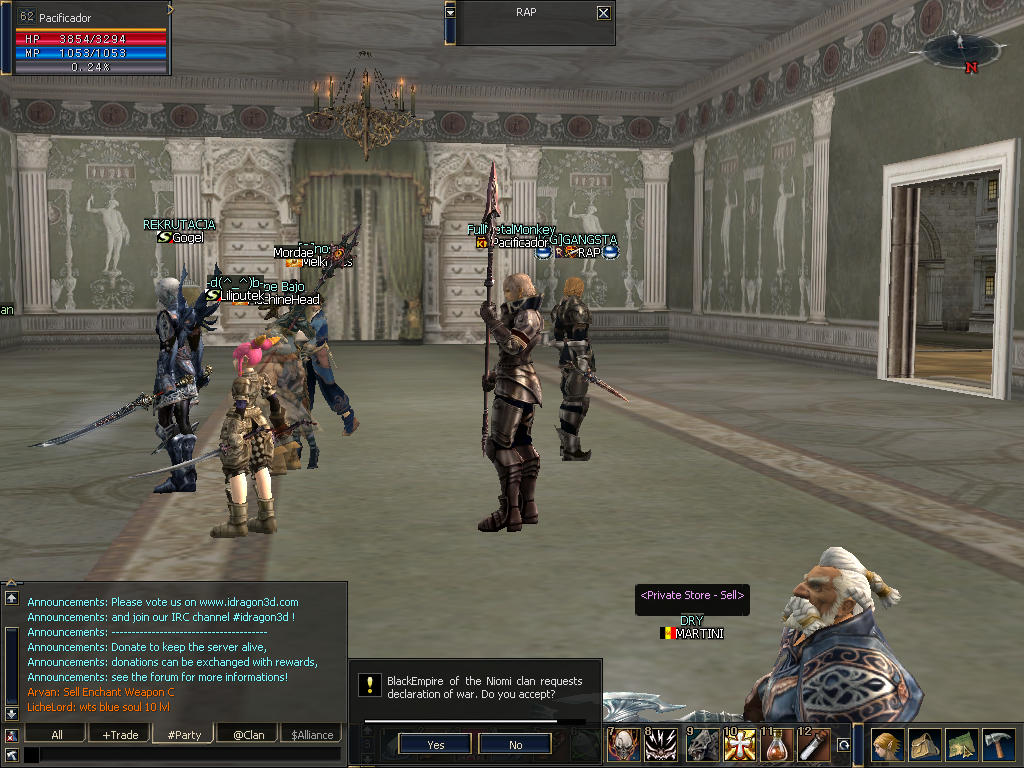Image resolution: width=1024 pixels, height=768 pixels.
Task: Click the compass in the top-right corner
Action: coord(962,50)
